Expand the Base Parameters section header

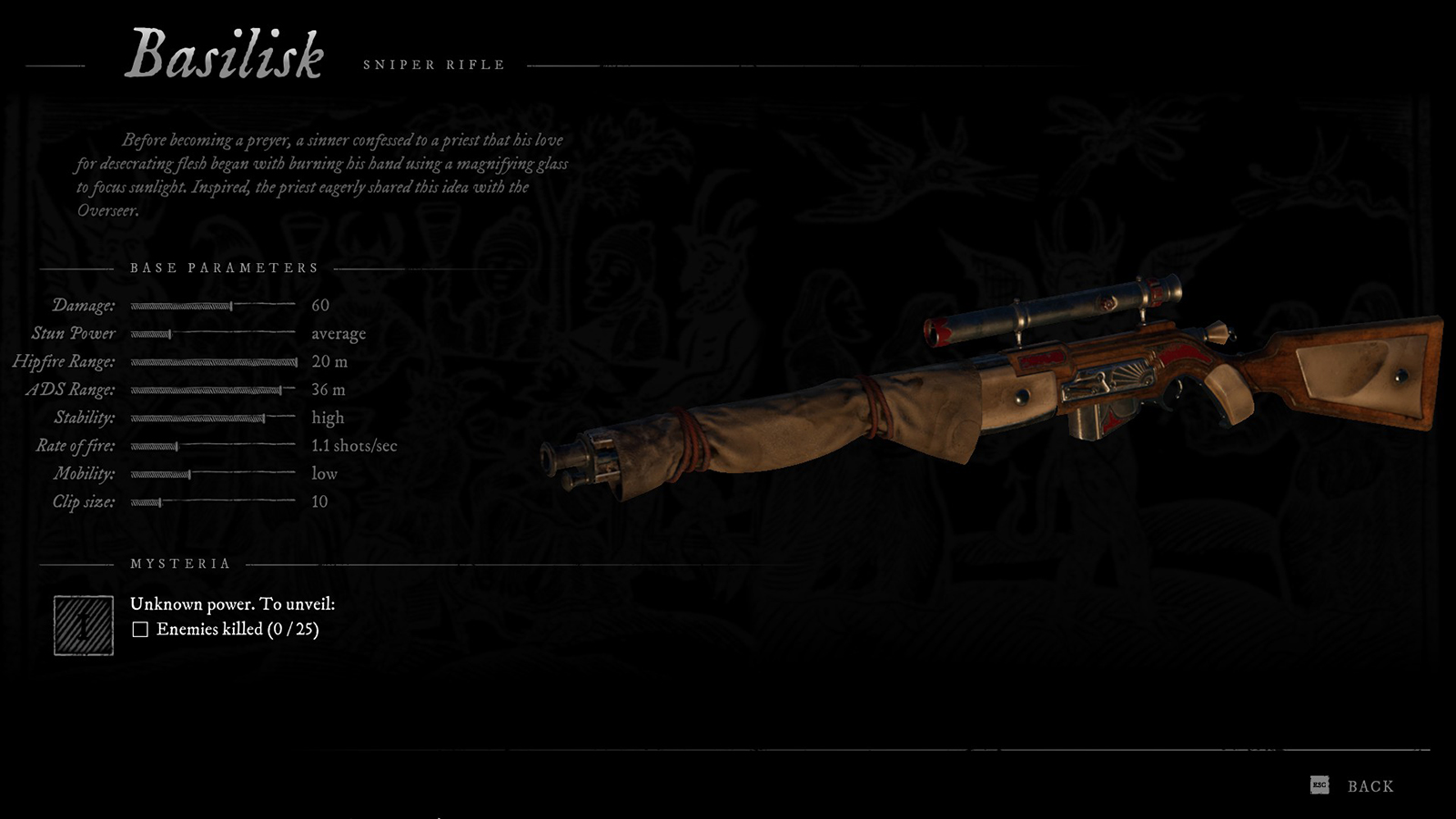225,268
